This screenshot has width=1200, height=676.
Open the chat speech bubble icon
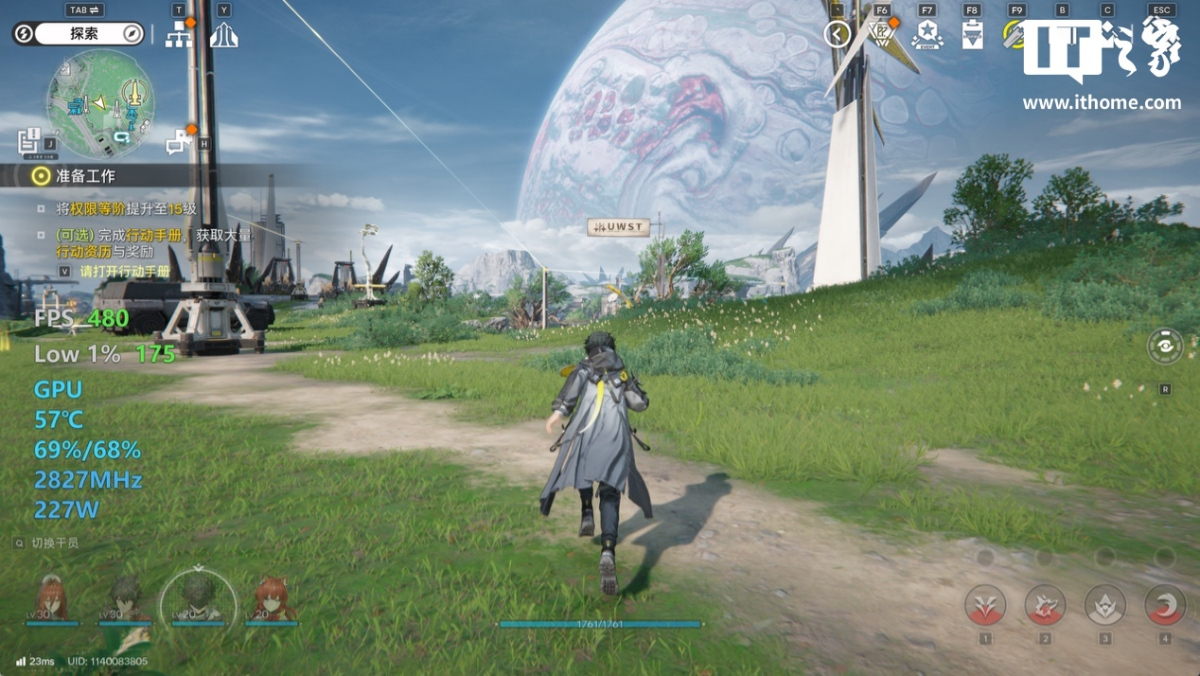pos(178,143)
